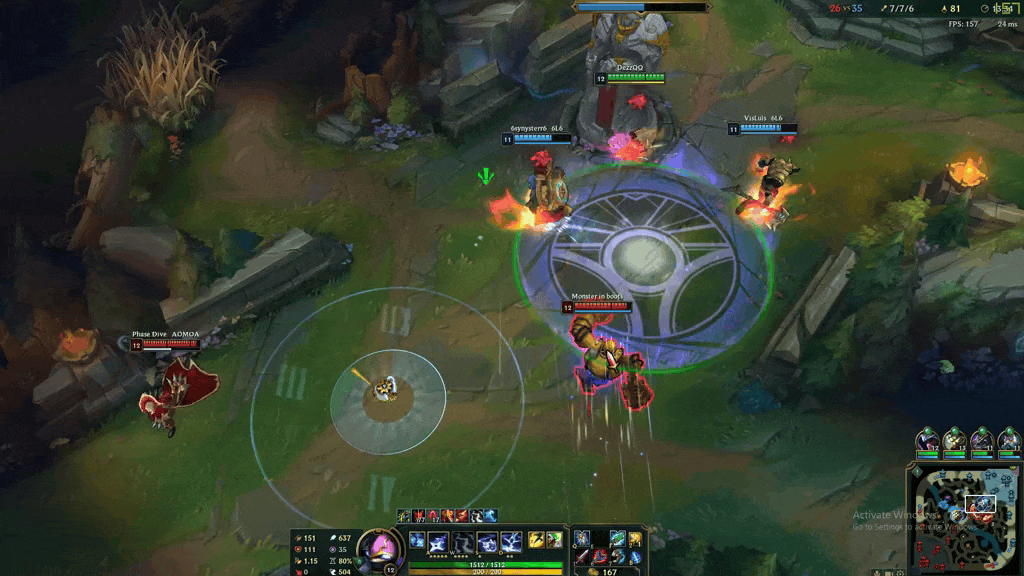Activate the W electrical surge ability
The height and width of the screenshot is (576, 1024).
pos(462,542)
